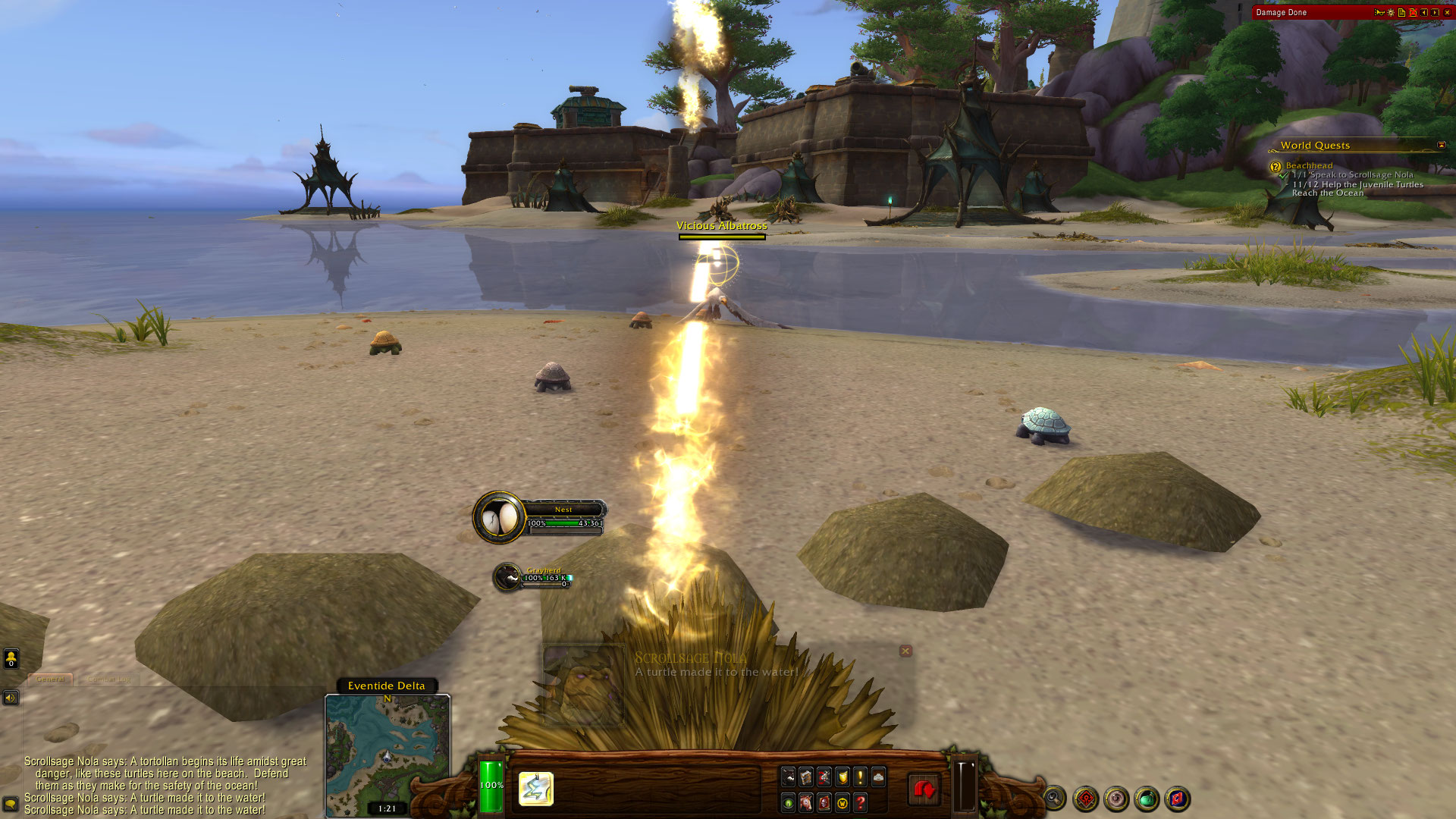Image resolution: width=1456 pixels, height=819 pixels.
Task: Open the yellow exclamation mark micro menu button
Action: (860, 777)
